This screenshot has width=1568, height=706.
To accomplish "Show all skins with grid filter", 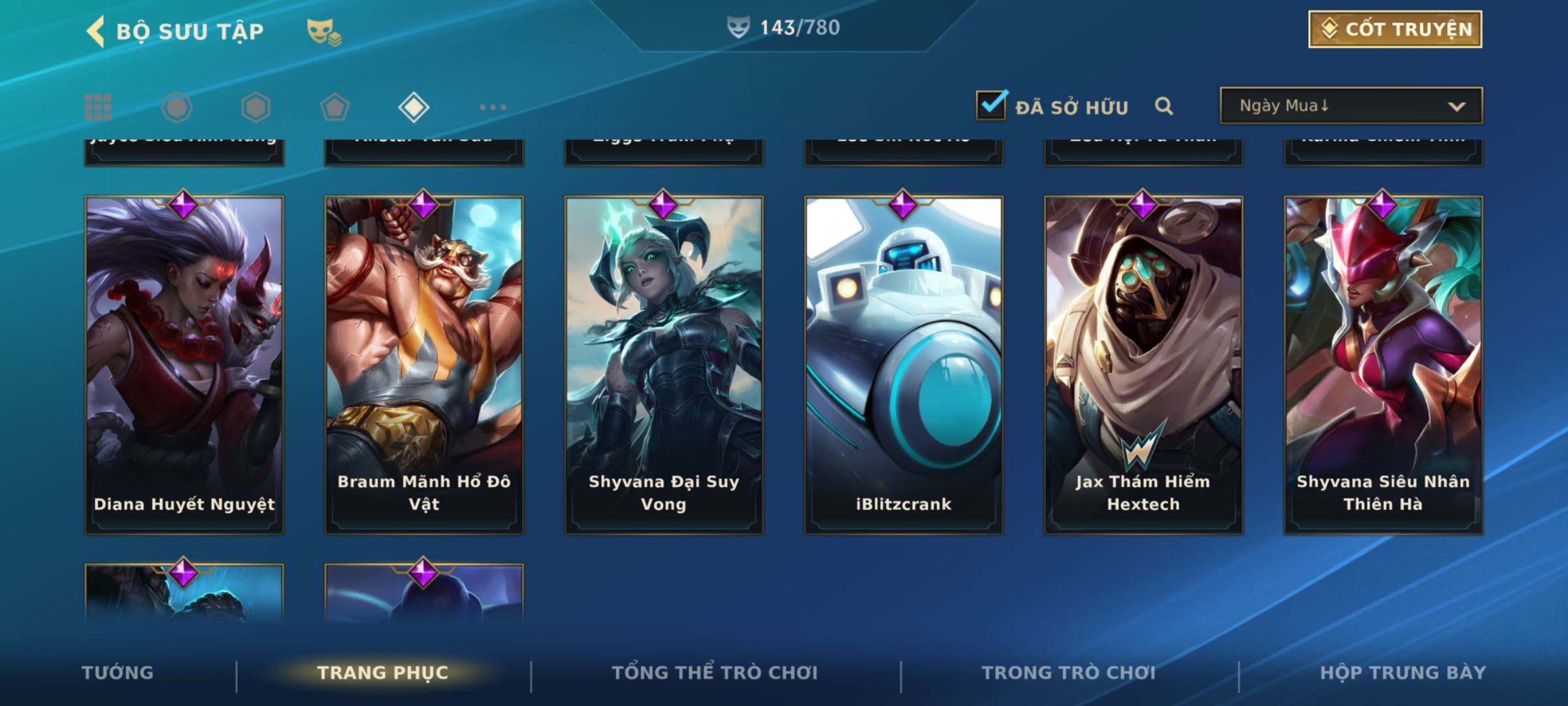I will 98,107.
